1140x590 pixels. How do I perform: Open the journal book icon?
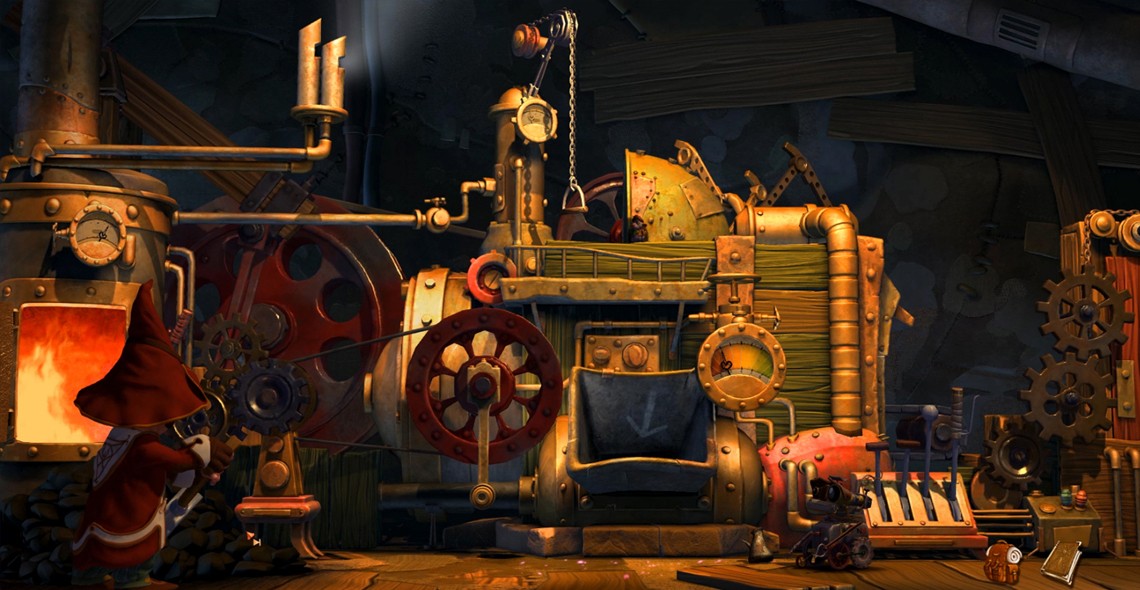coord(1059,561)
